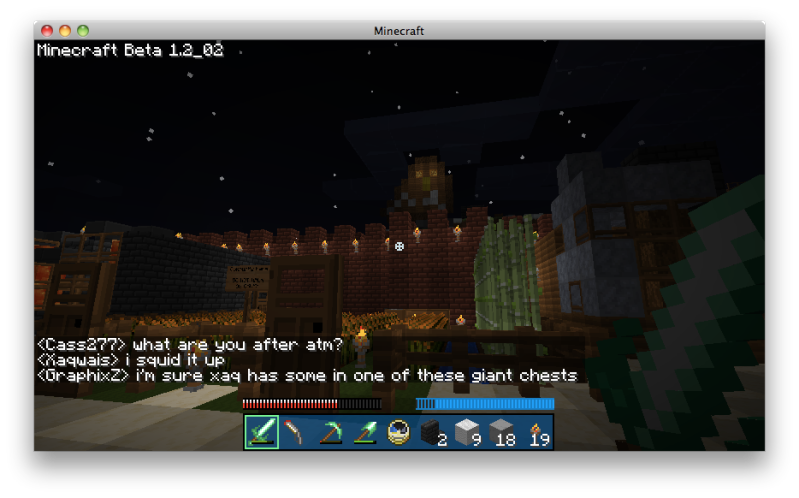Viewport: 799px width, 498px height.
Task: Choose the diamond pickaxe slot
Action: [330, 432]
